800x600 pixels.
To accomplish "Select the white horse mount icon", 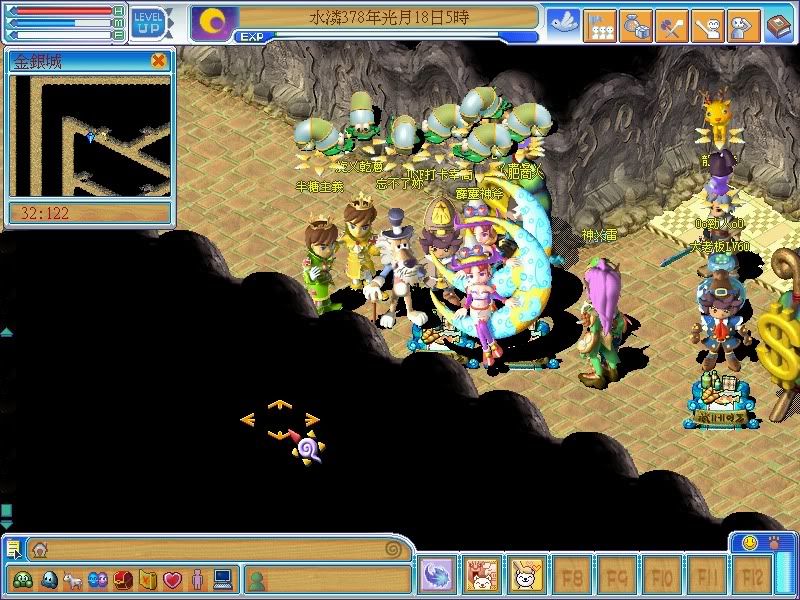I will click(73, 579).
